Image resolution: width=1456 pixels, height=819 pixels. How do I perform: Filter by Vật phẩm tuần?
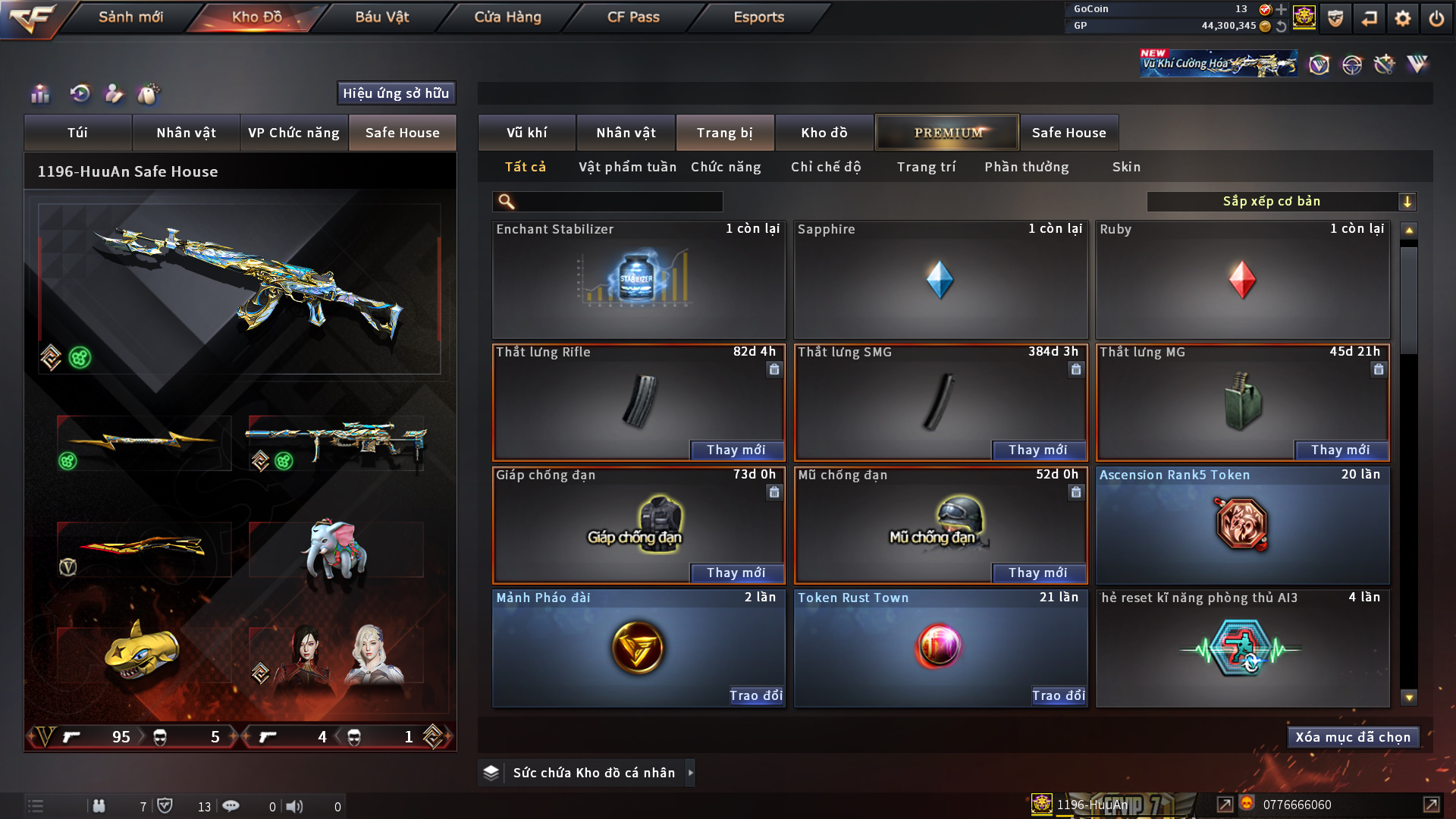(x=627, y=167)
